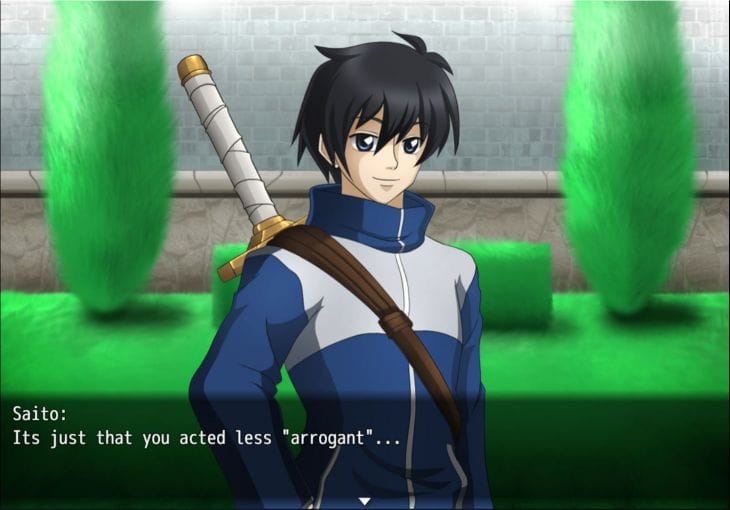Click the dialogue continue arrow
Viewport: 730px width, 510px height.
point(365,500)
